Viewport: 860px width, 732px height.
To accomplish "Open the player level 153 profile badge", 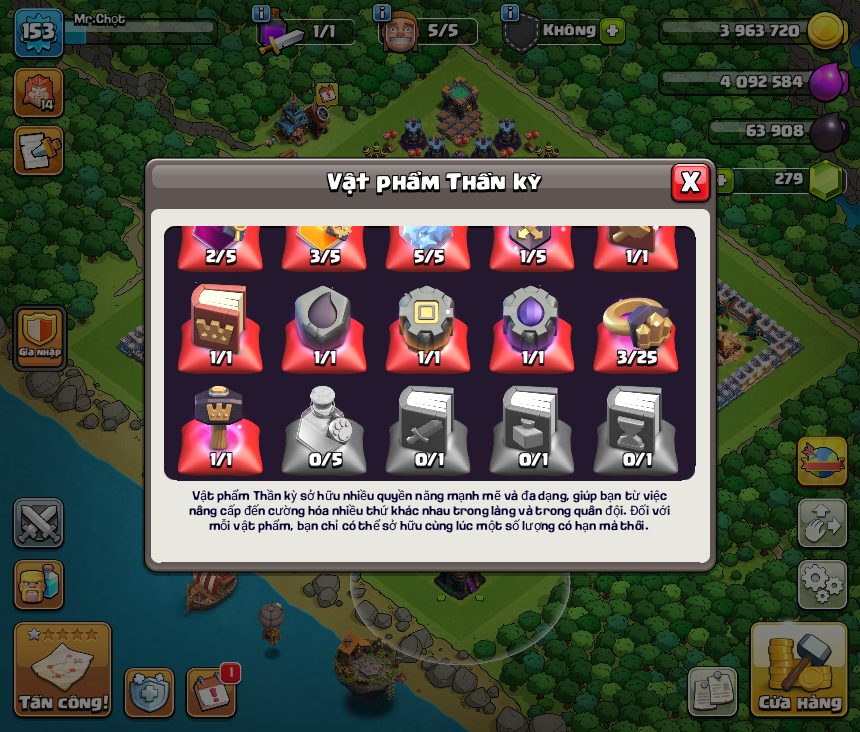I will point(38,31).
